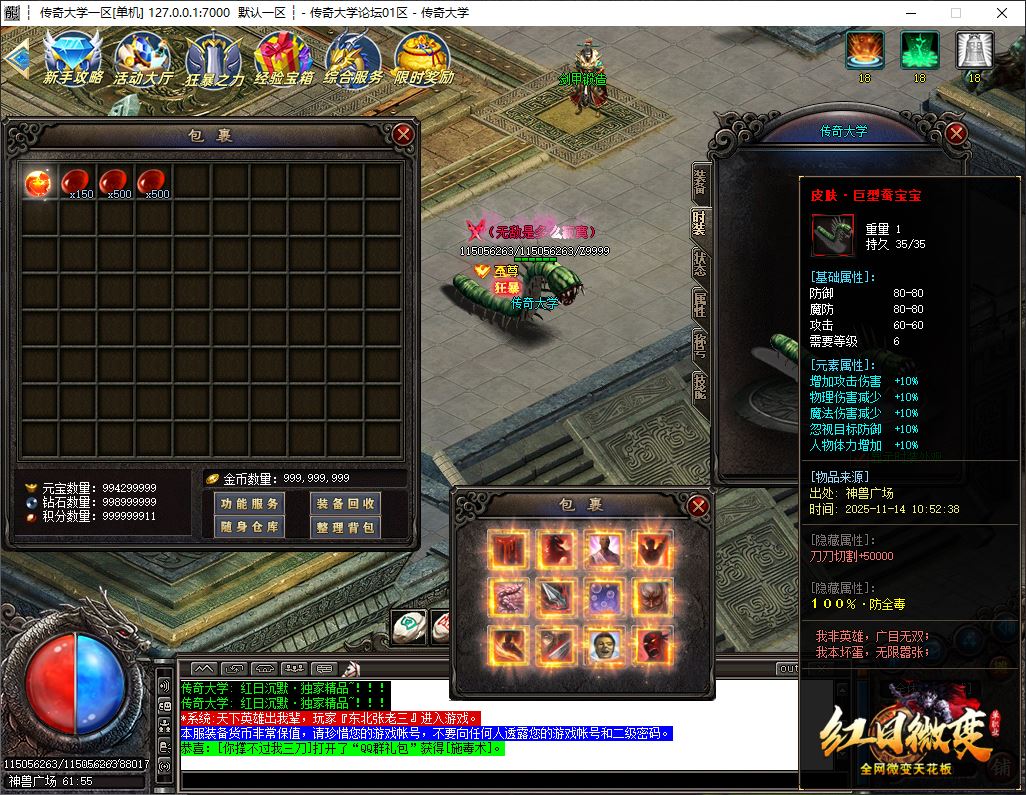Open 综合服务 dragon icon
Image resolution: width=1026 pixels, height=795 pixels.
click(353, 58)
